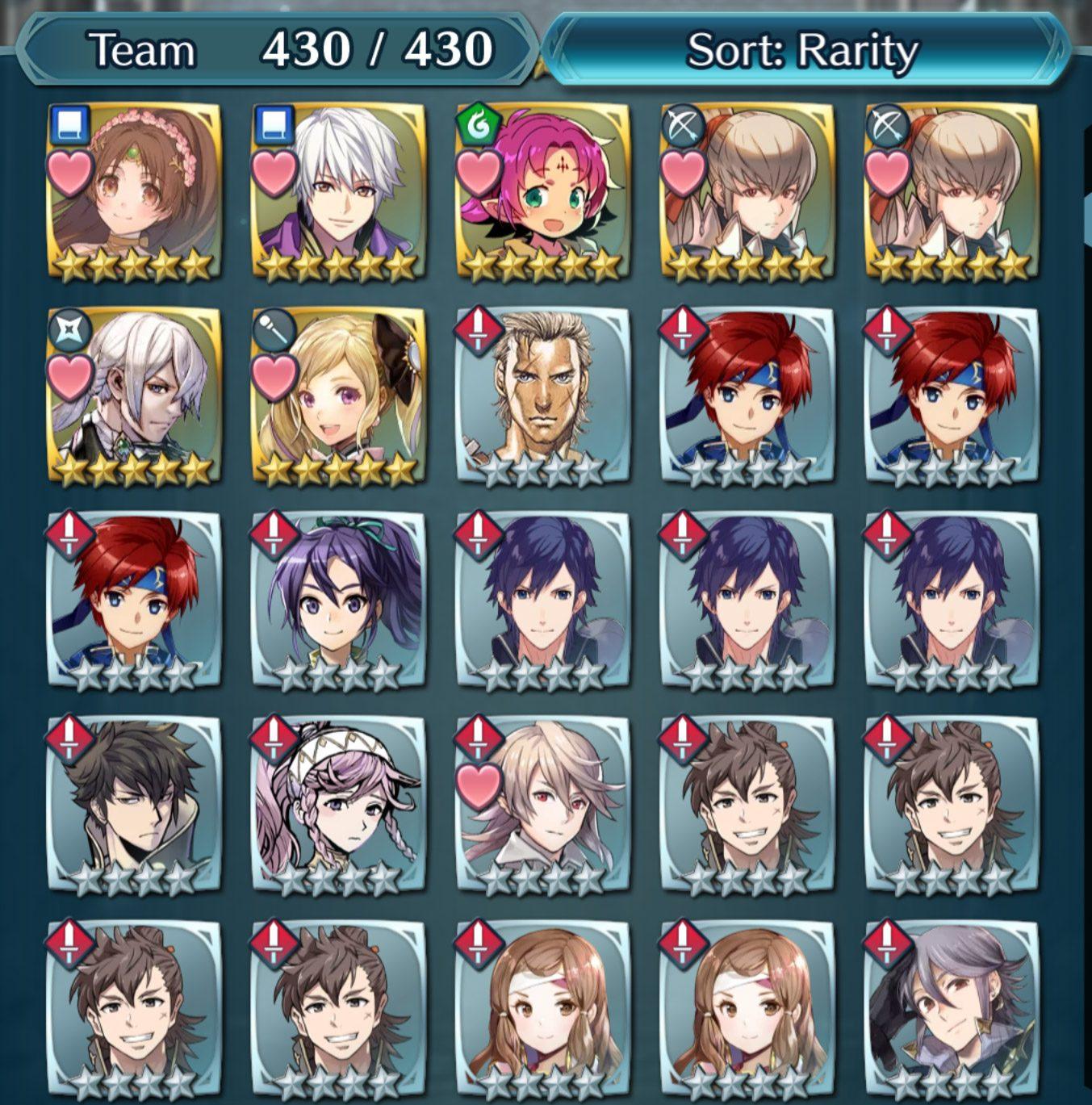Select the blonde staff hero with black bow
Screen dimensions: 1092x1105
(x=338, y=396)
